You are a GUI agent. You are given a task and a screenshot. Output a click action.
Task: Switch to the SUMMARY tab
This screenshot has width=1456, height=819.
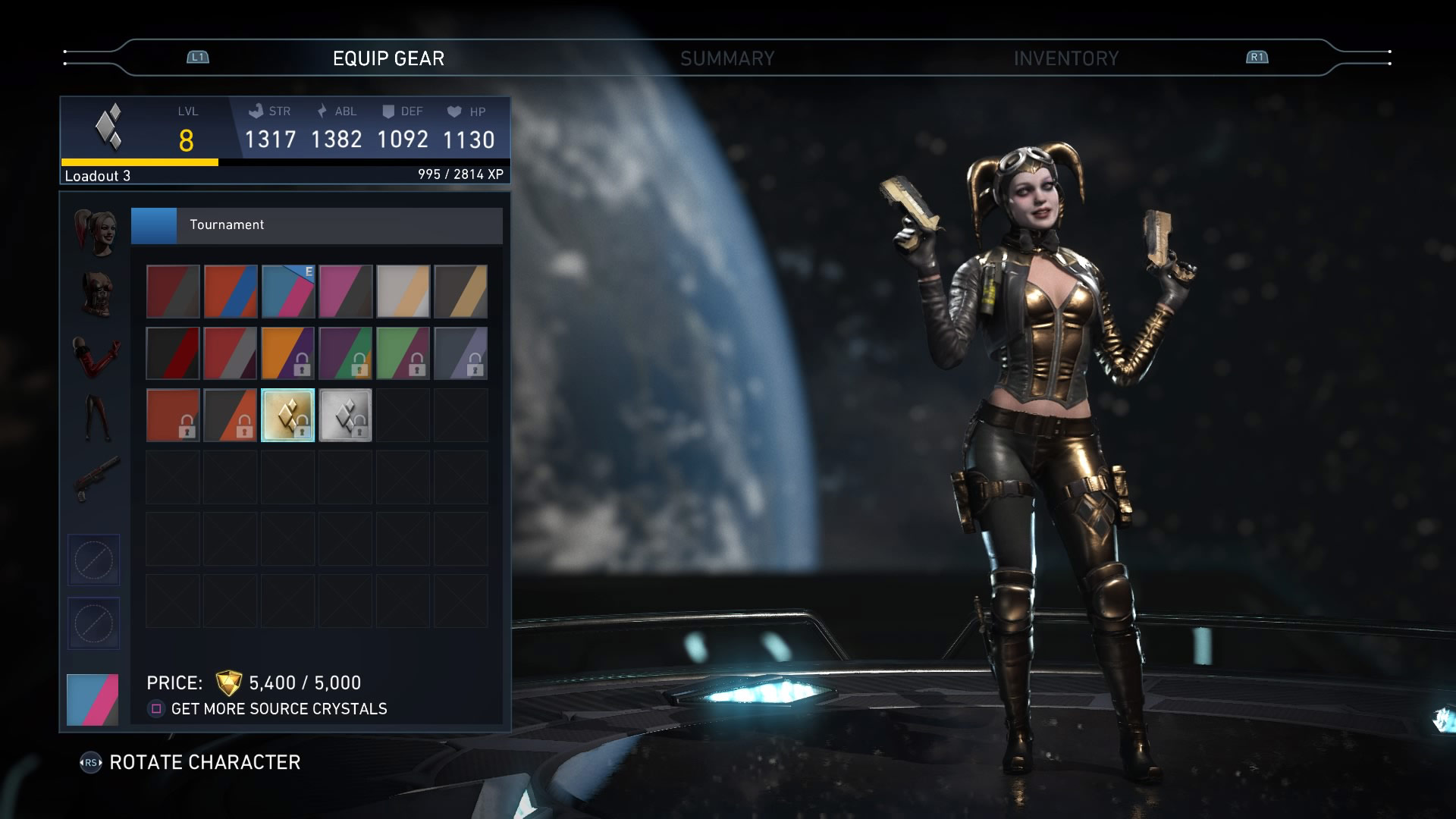tap(728, 57)
